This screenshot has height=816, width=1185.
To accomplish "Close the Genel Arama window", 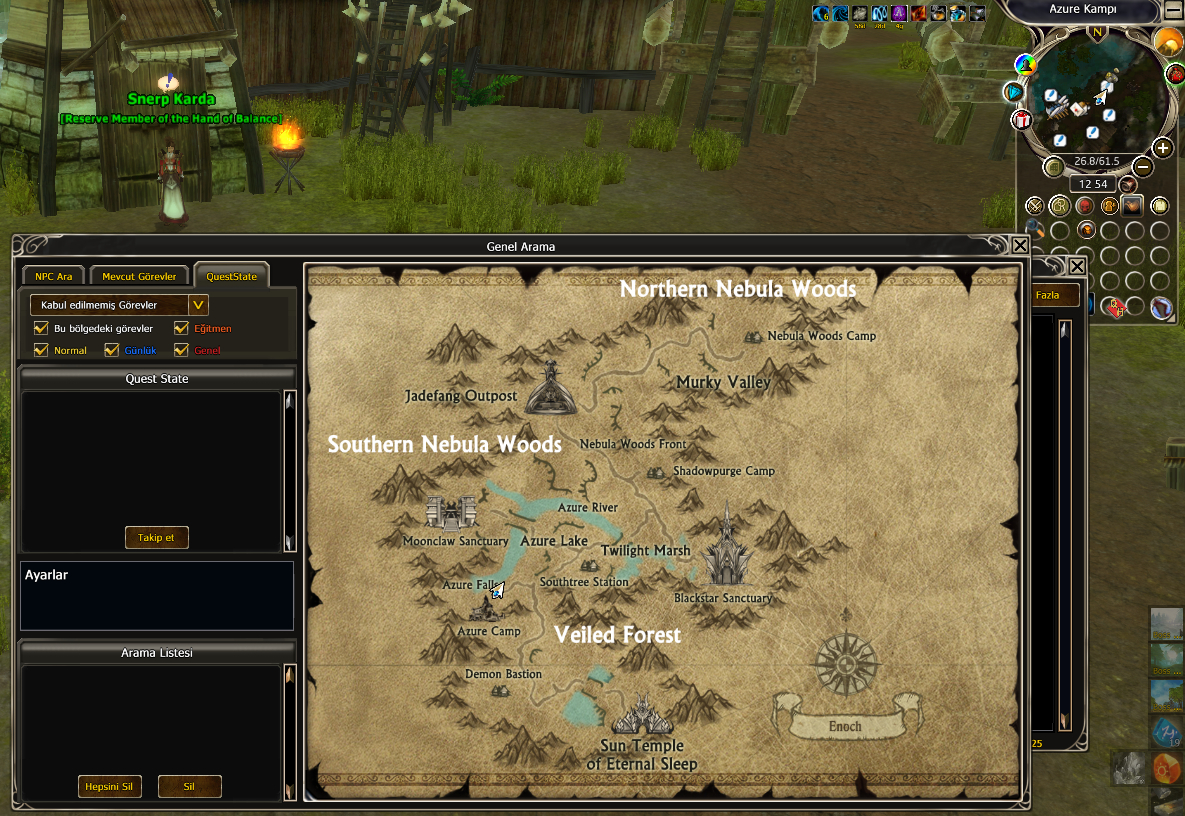I will tap(1020, 245).
